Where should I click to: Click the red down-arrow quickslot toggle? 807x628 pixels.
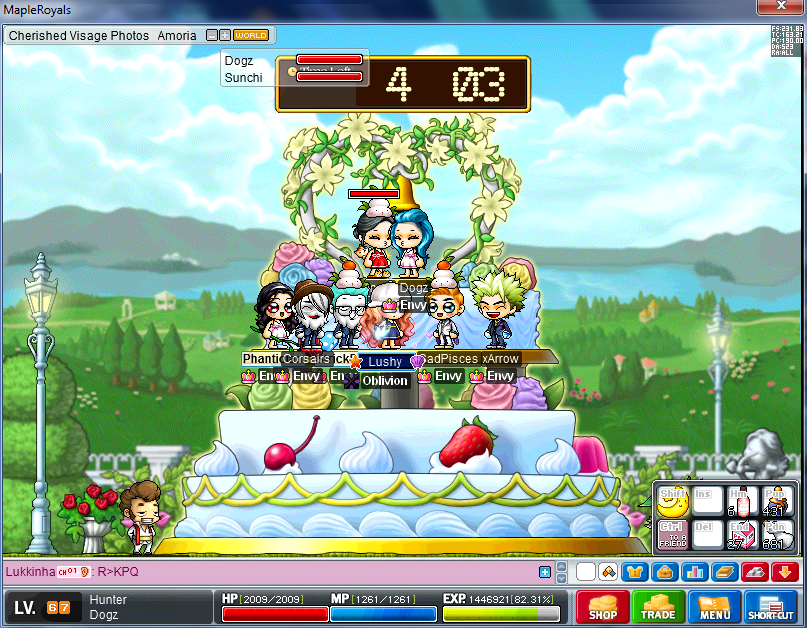pos(785,572)
